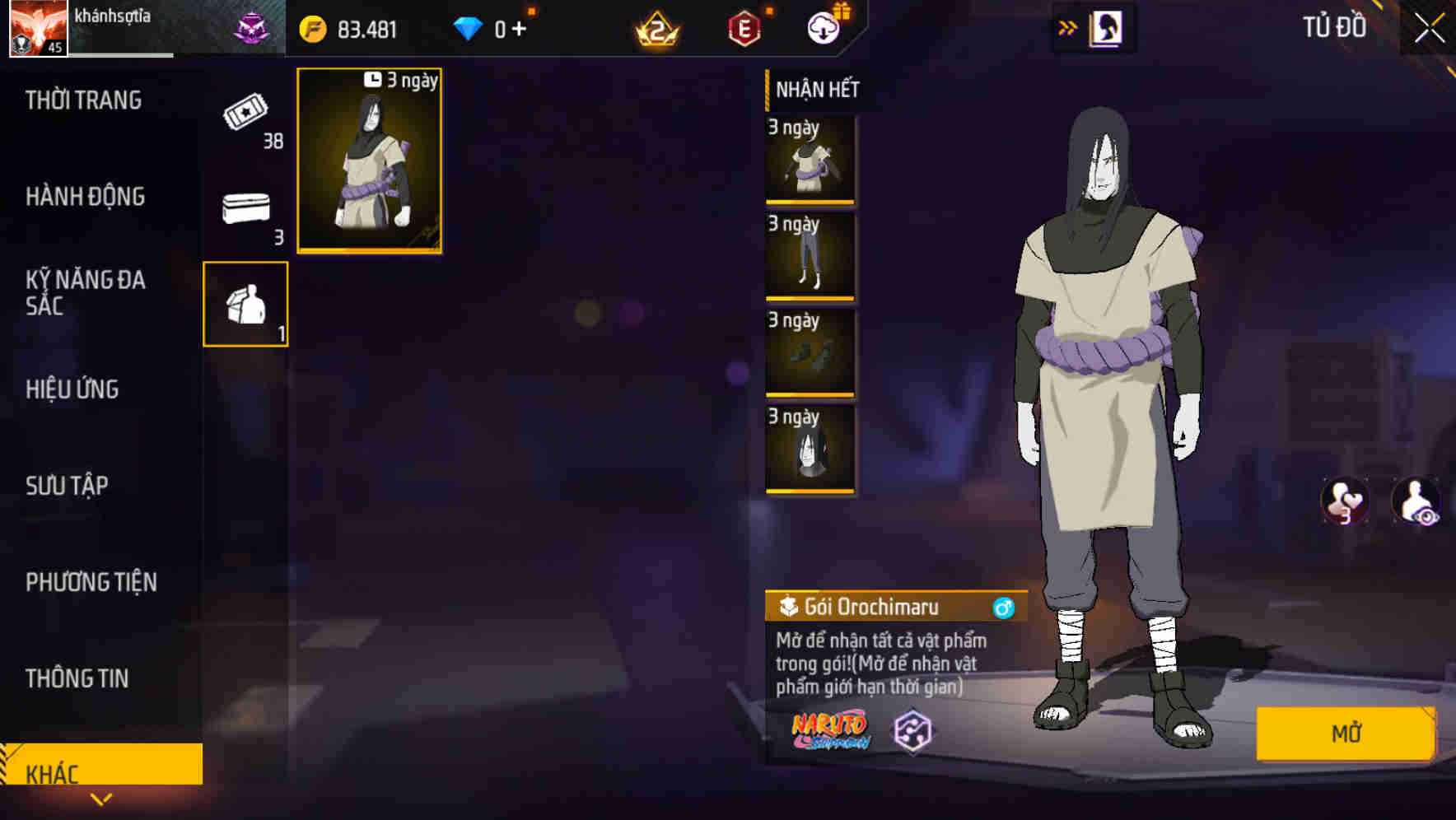Open the diamond top-up plus control
Screen dimensions: 1456x820
pos(520,27)
